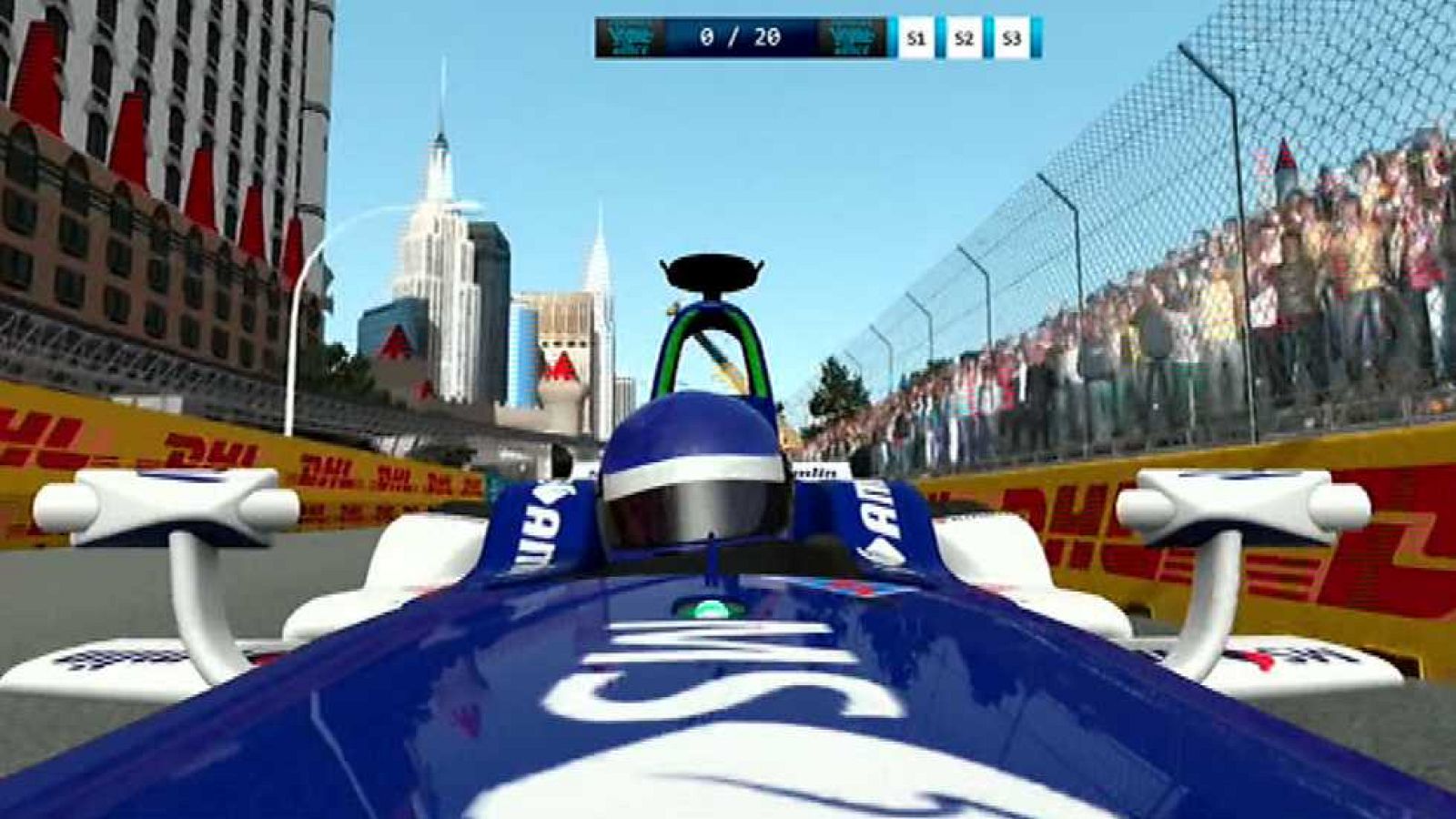The height and width of the screenshot is (819, 1456).
Task: Collapse the top HUD overlay bar
Action: (819, 38)
